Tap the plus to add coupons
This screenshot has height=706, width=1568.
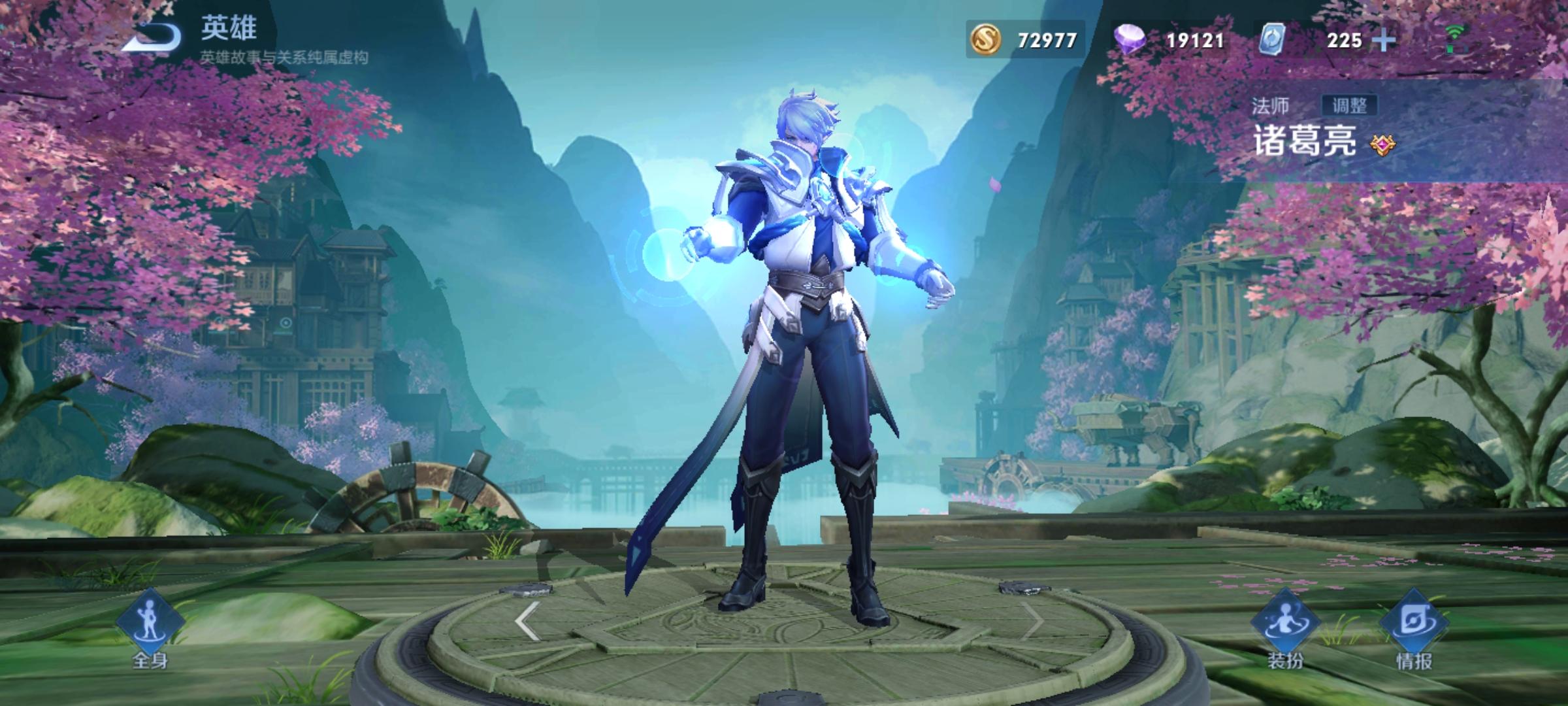(1384, 41)
